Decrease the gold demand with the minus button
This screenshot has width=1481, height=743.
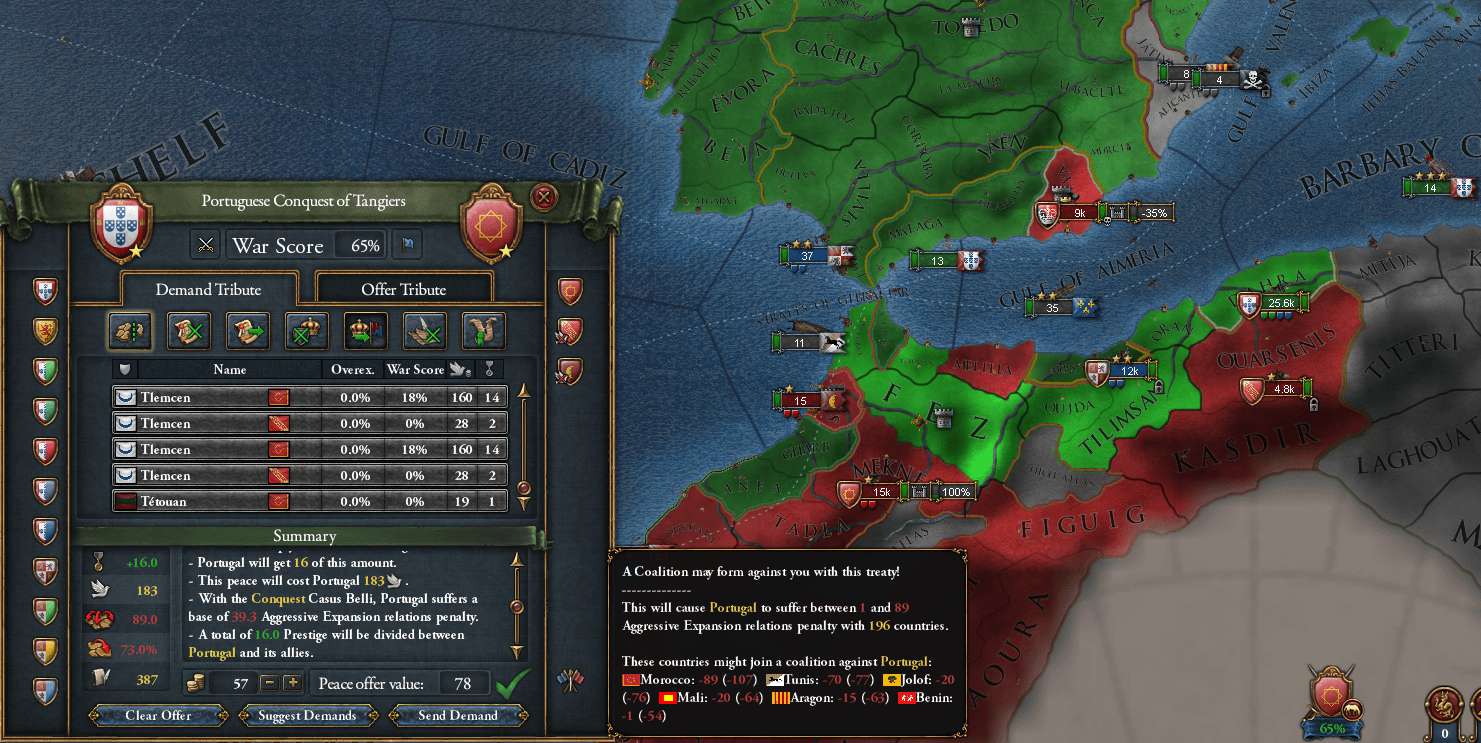tap(269, 683)
